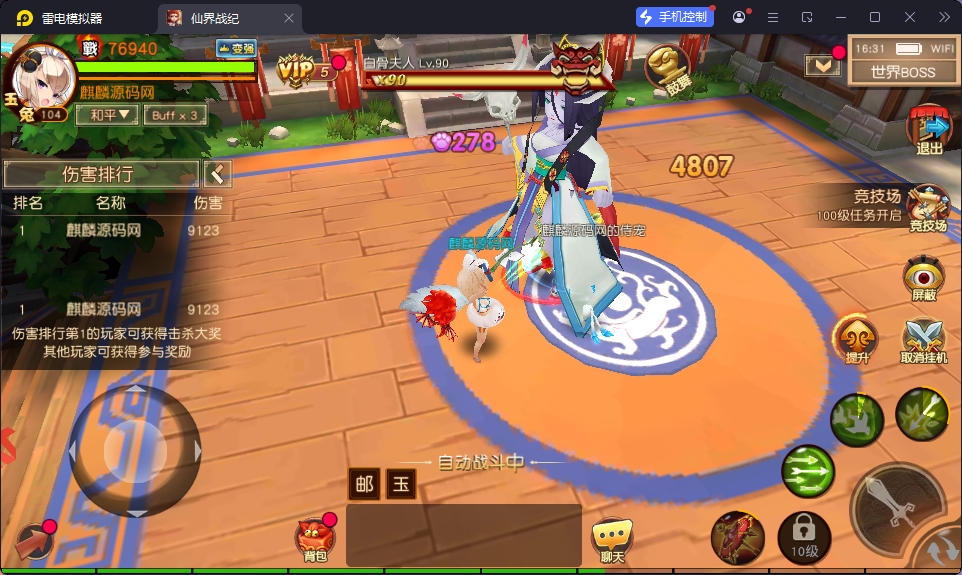Toggle the 屏蔽 eye button

pyautogui.click(x=923, y=279)
